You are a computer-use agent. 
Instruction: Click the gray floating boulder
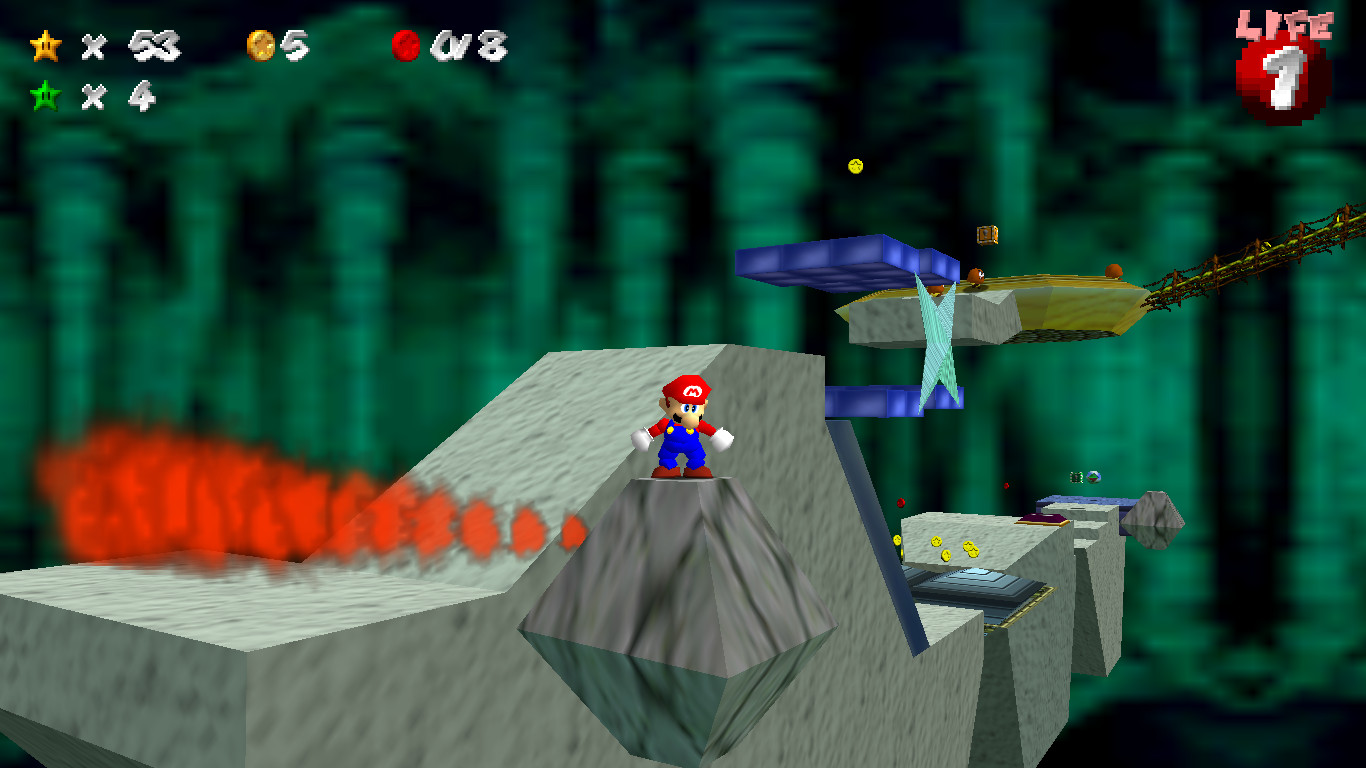1153,520
